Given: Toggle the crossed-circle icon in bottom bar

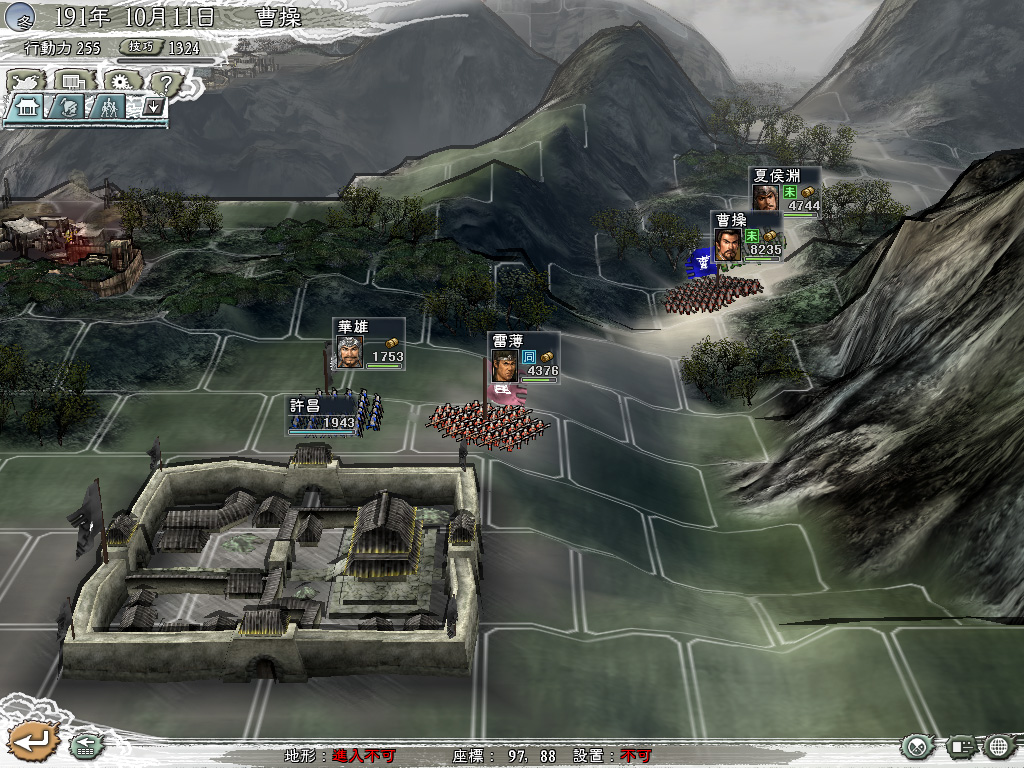Looking at the screenshot, I should click(x=916, y=746).
